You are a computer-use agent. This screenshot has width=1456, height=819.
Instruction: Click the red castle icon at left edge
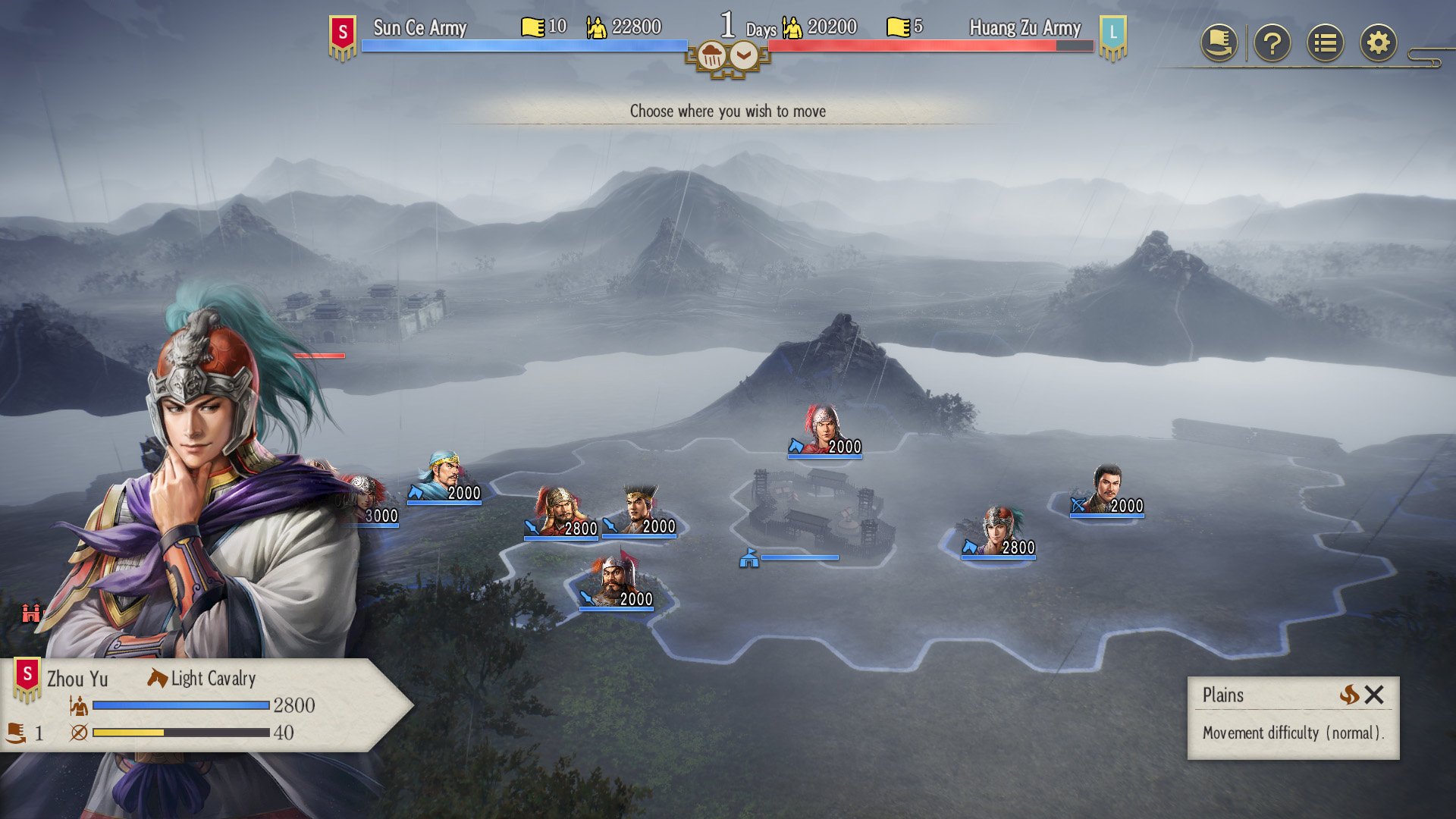(x=31, y=613)
